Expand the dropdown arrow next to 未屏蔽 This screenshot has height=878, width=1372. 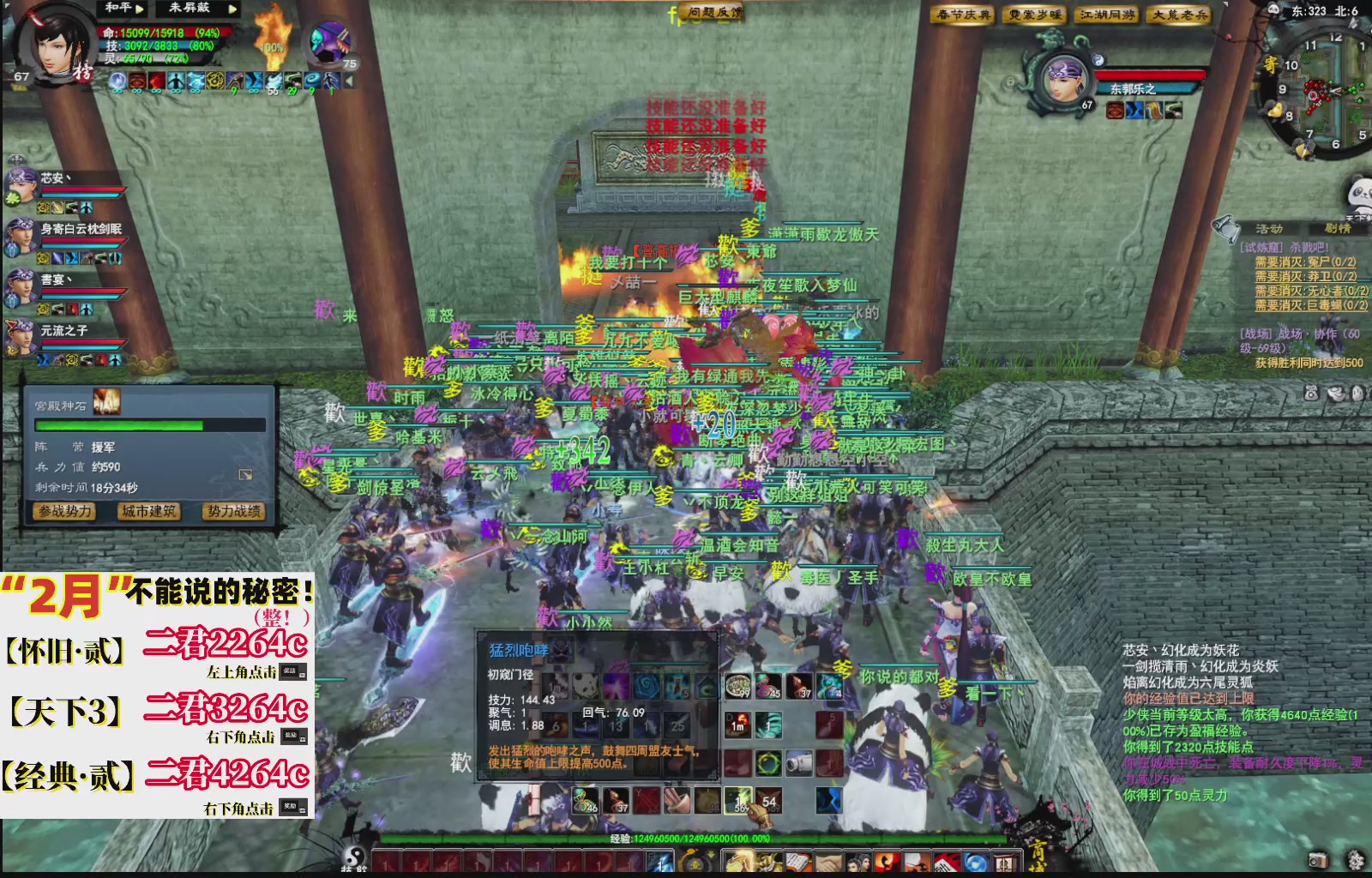coord(232,10)
